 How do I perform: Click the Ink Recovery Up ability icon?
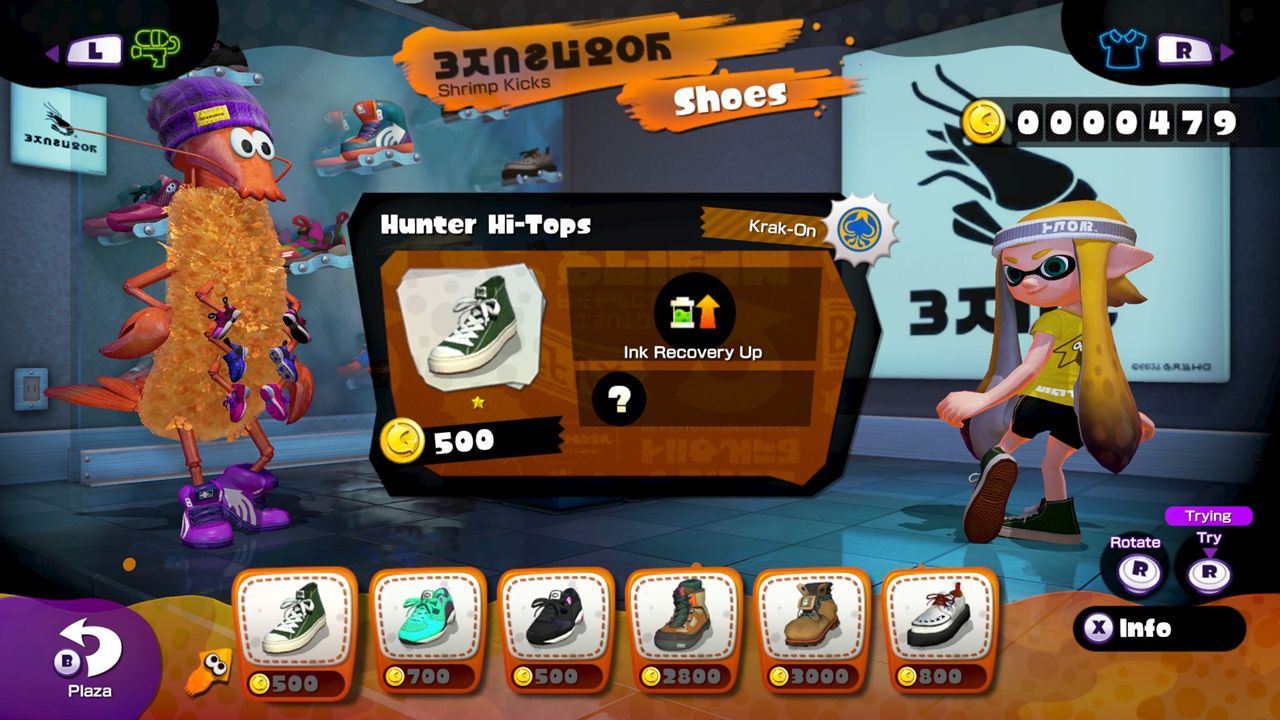point(693,312)
